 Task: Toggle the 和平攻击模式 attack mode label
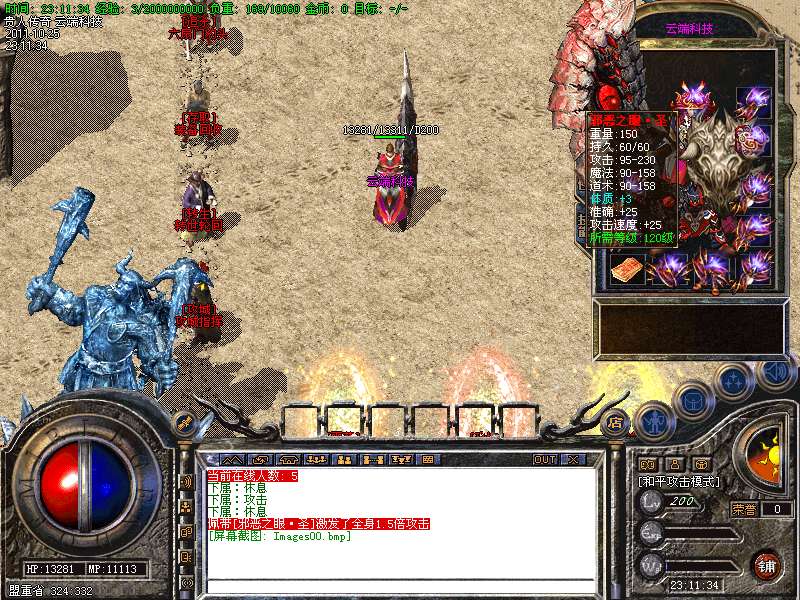tap(680, 481)
